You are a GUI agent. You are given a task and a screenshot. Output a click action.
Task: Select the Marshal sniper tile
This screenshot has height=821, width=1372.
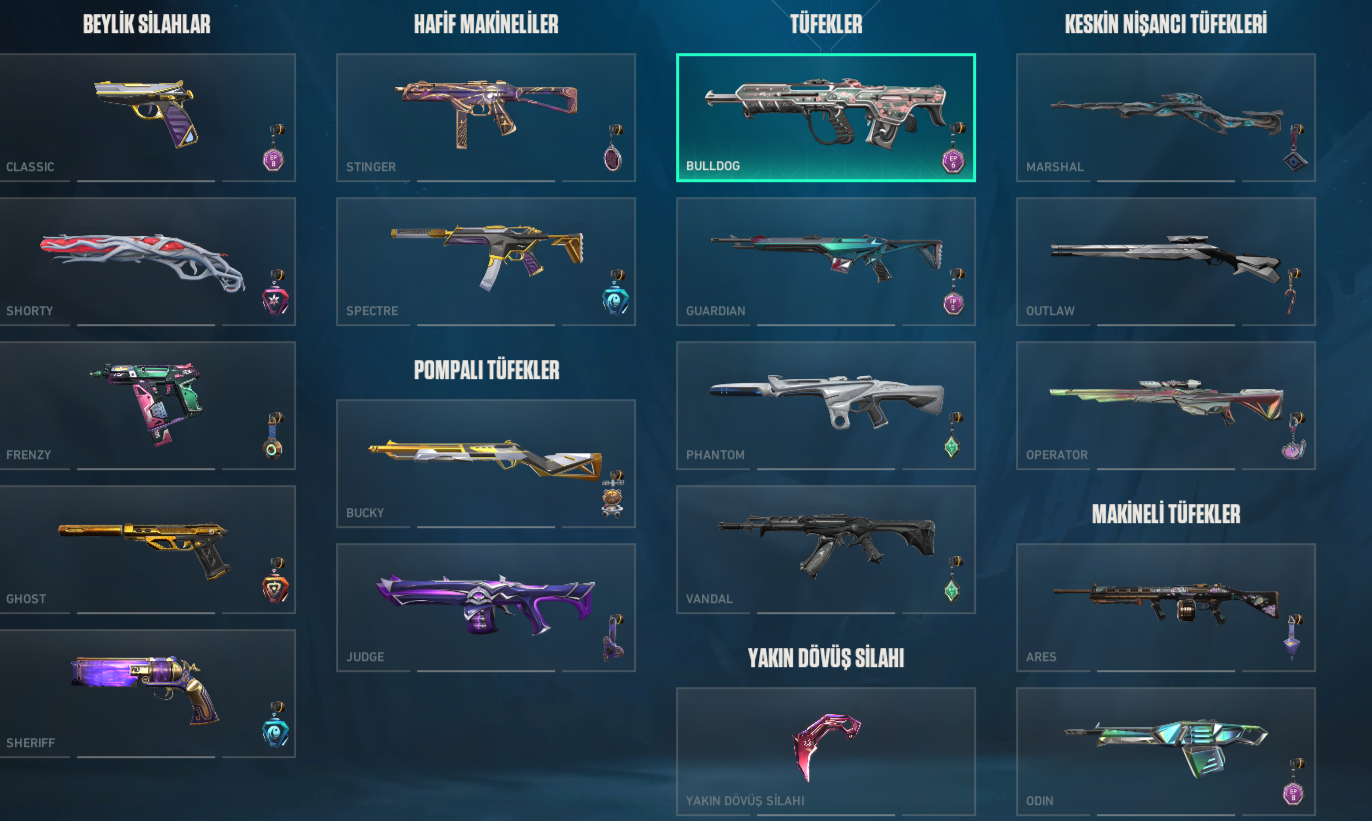pyautogui.click(x=1166, y=116)
